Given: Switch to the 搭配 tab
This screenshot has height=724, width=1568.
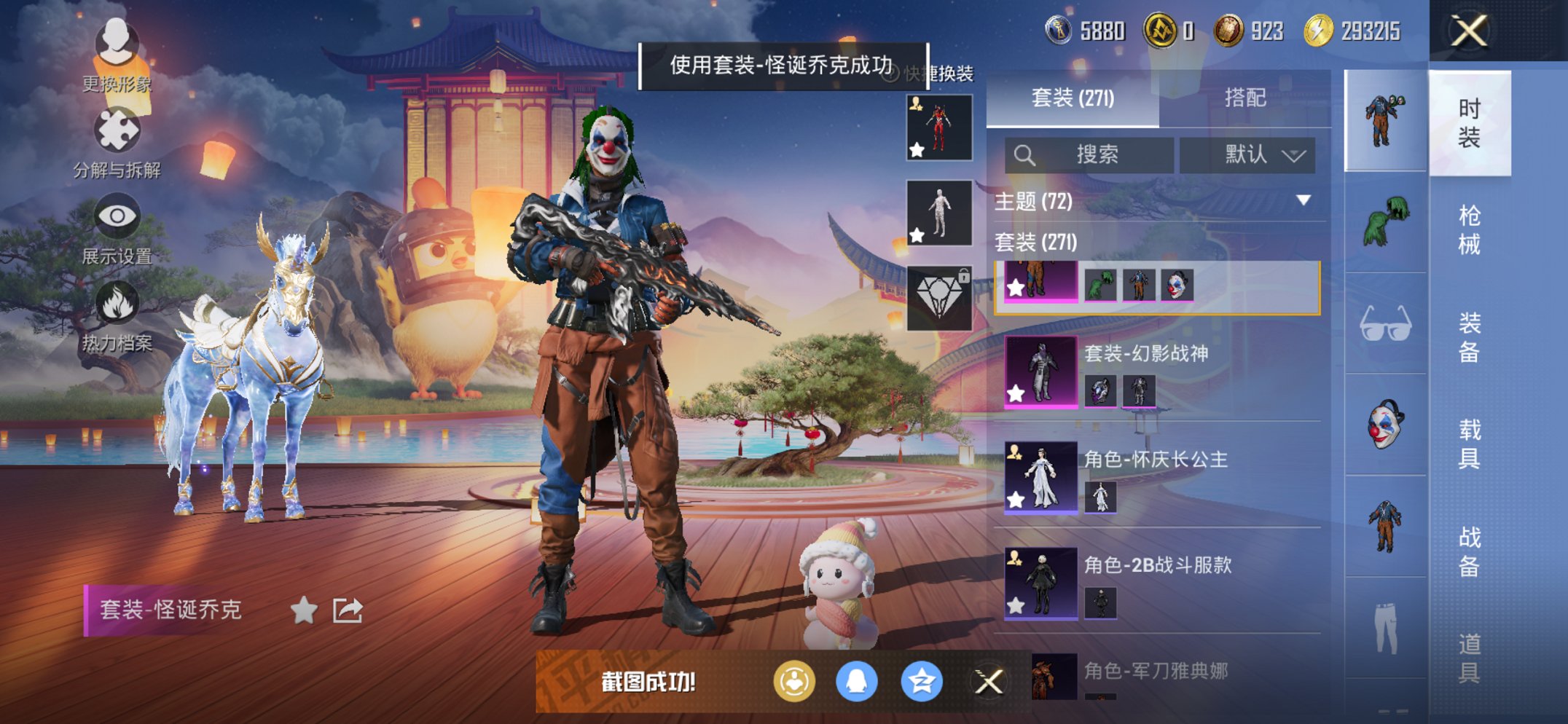Looking at the screenshot, I should [1244, 98].
